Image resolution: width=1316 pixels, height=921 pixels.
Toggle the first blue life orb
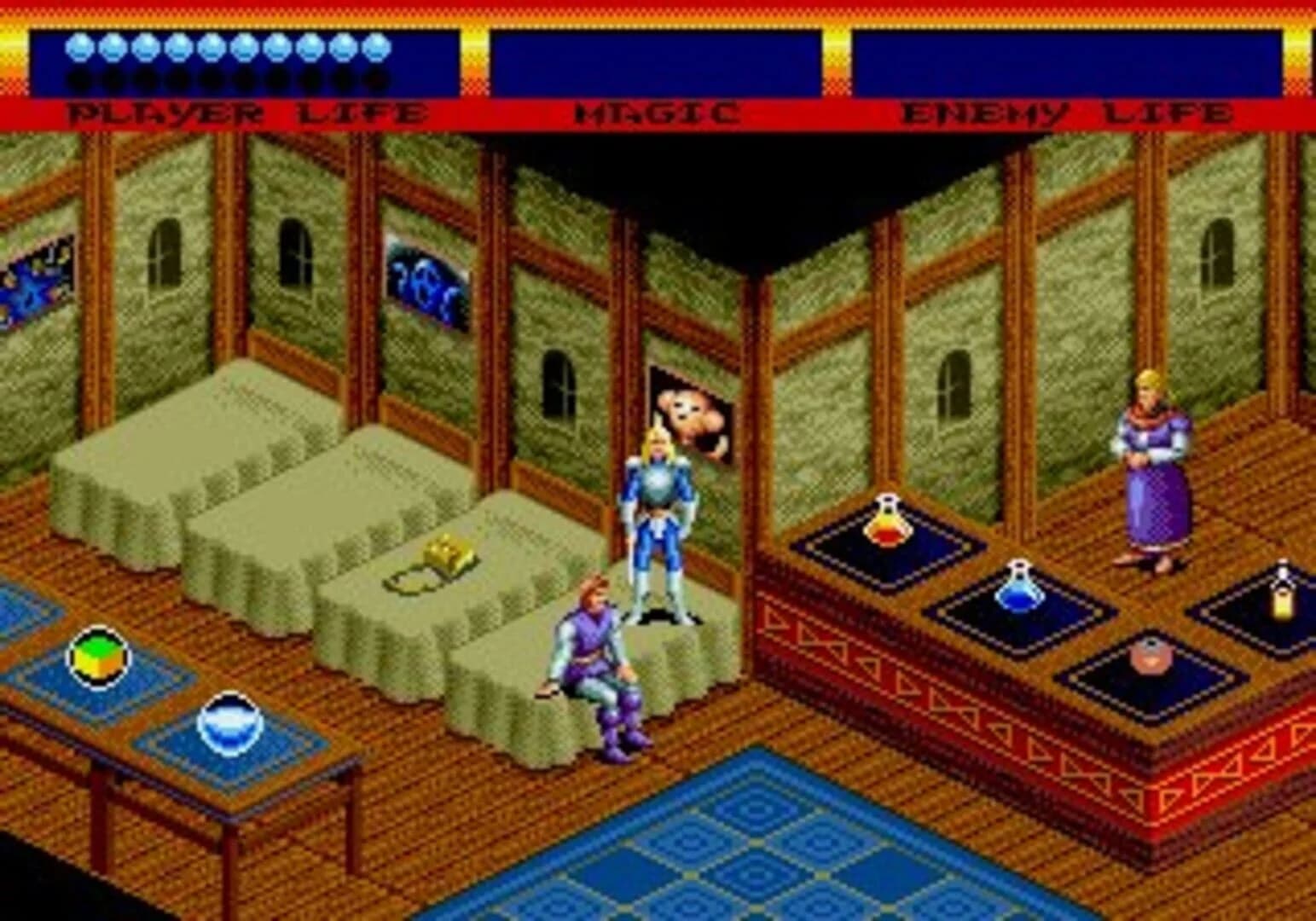tap(79, 48)
